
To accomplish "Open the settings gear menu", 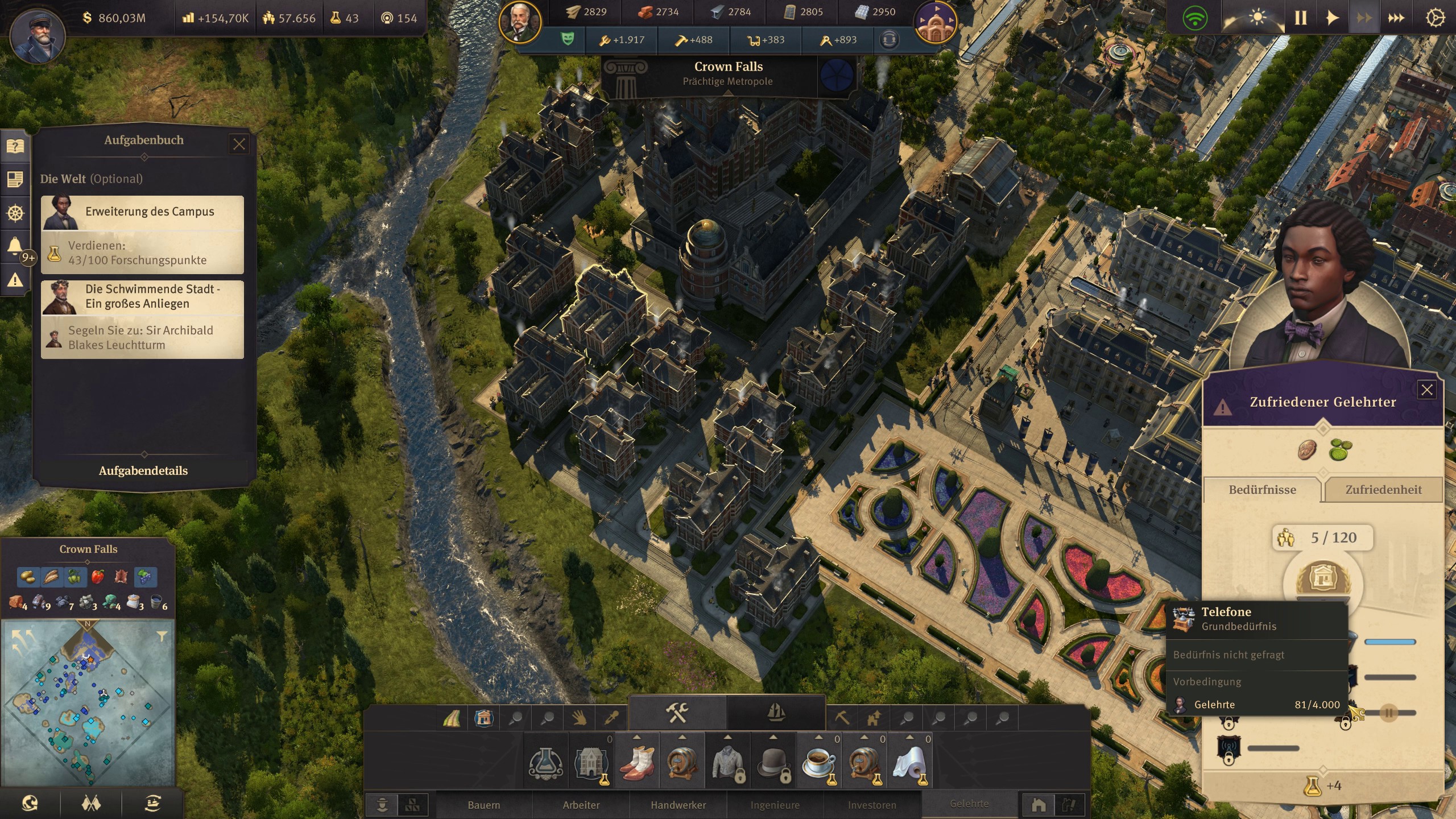I will [x=1435, y=18].
